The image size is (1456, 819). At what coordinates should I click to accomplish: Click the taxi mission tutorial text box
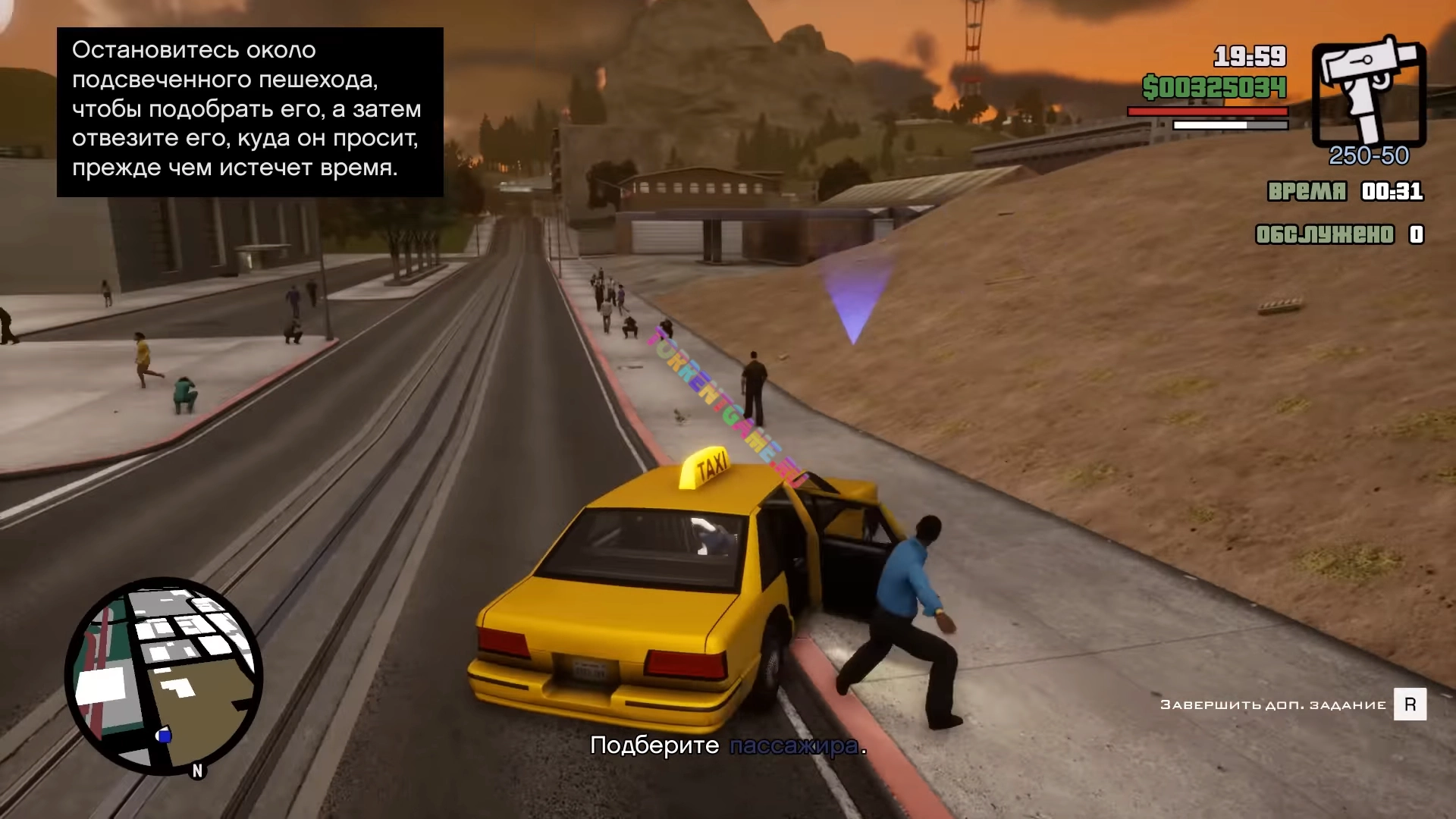point(249,111)
